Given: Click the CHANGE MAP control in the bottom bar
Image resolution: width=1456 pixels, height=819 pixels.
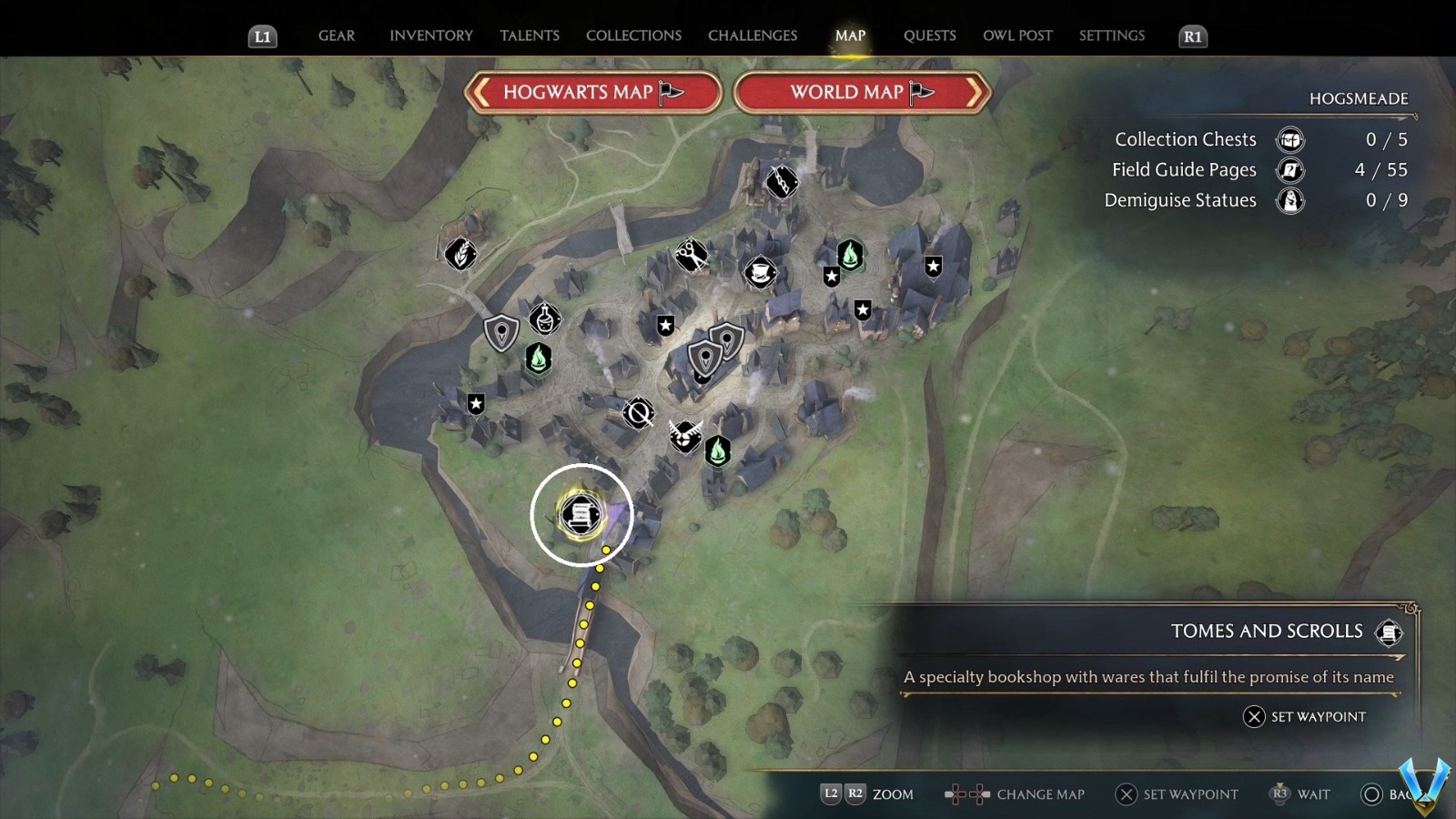Looking at the screenshot, I should pyautogui.click(x=1040, y=794).
